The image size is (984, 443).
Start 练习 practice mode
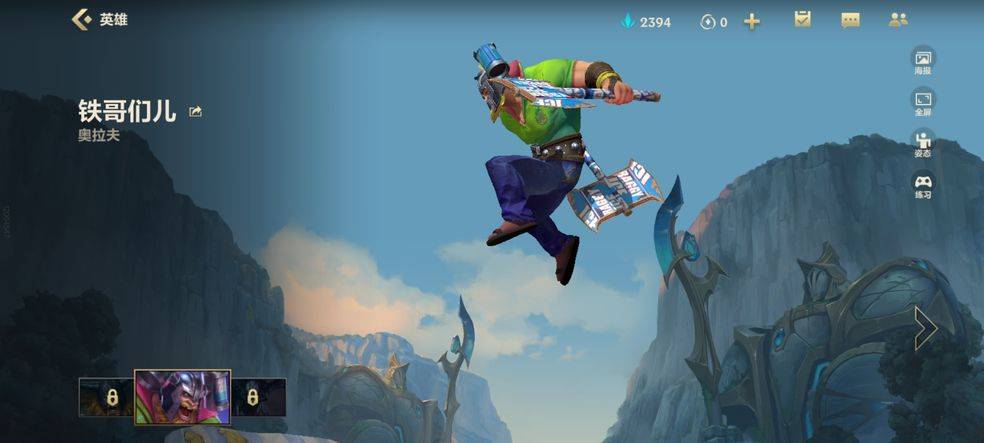pyautogui.click(x=922, y=185)
